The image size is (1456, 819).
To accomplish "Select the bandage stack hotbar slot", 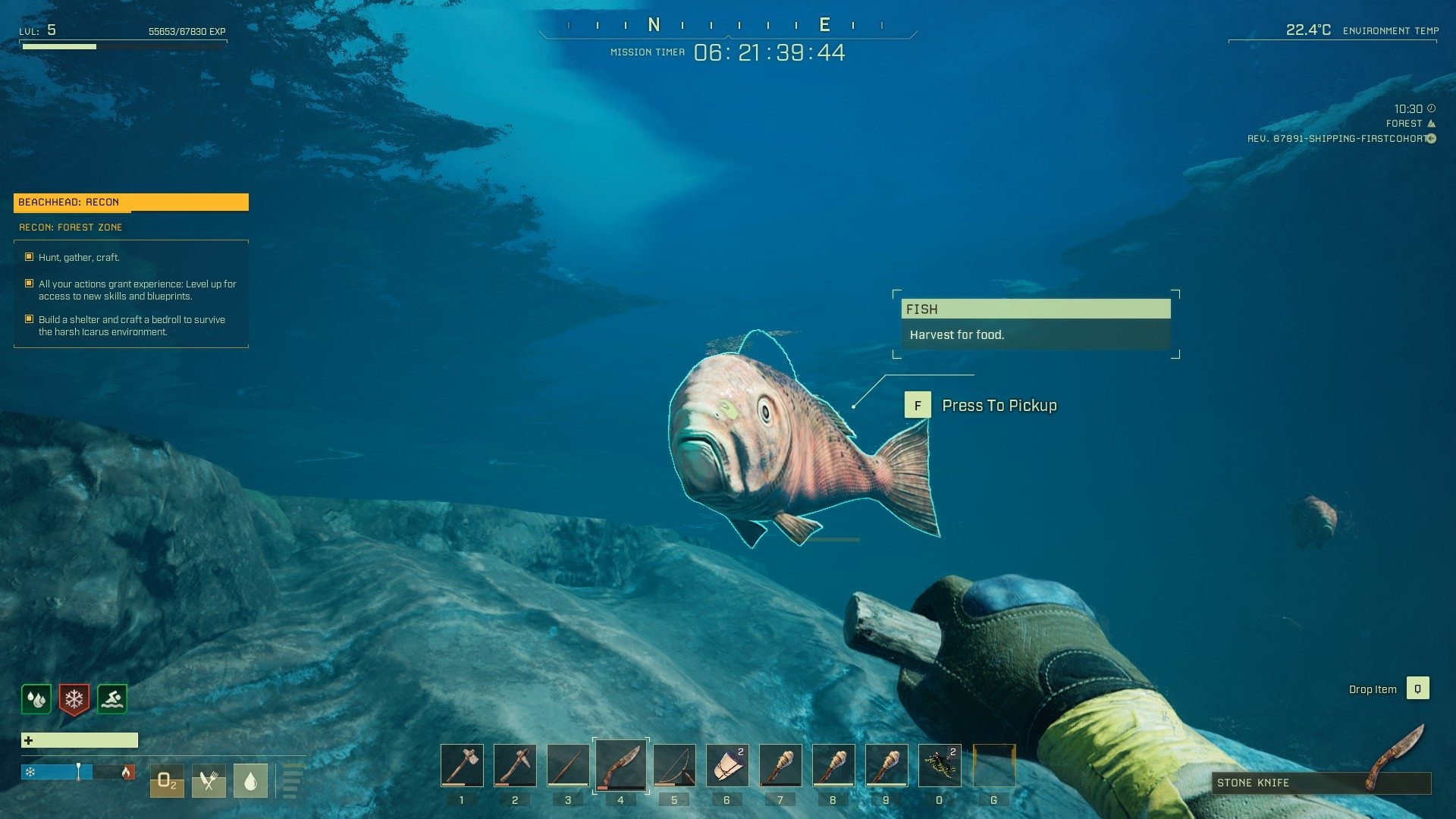I will [x=727, y=765].
